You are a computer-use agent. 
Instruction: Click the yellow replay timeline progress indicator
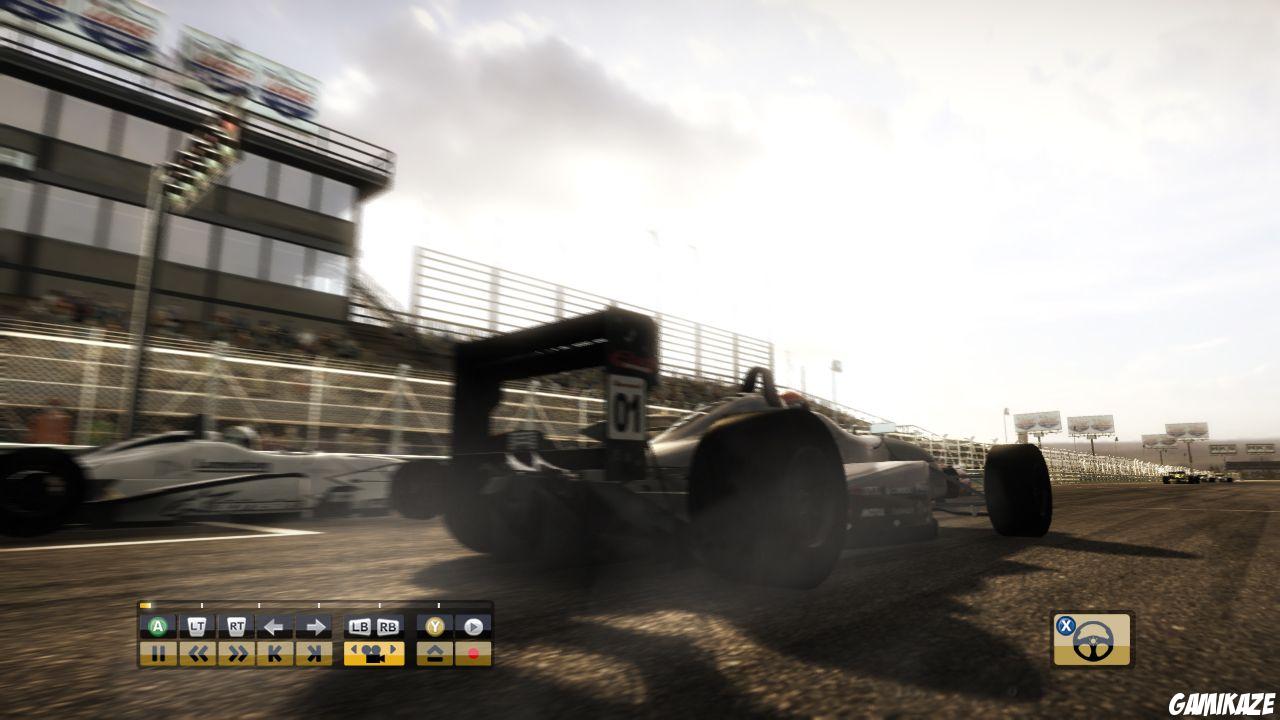146,605
